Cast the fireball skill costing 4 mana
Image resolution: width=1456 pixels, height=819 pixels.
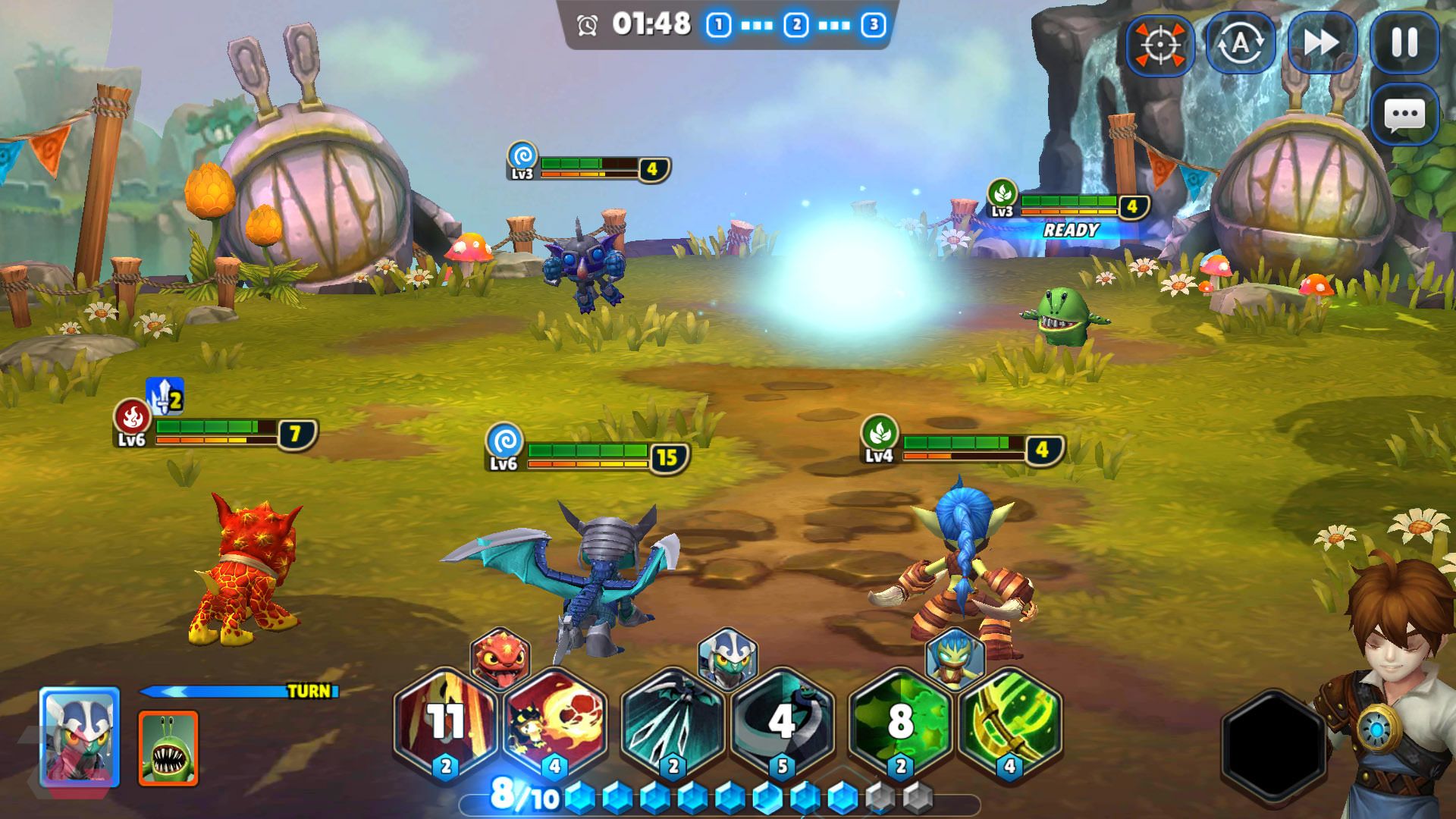(555, 721)
